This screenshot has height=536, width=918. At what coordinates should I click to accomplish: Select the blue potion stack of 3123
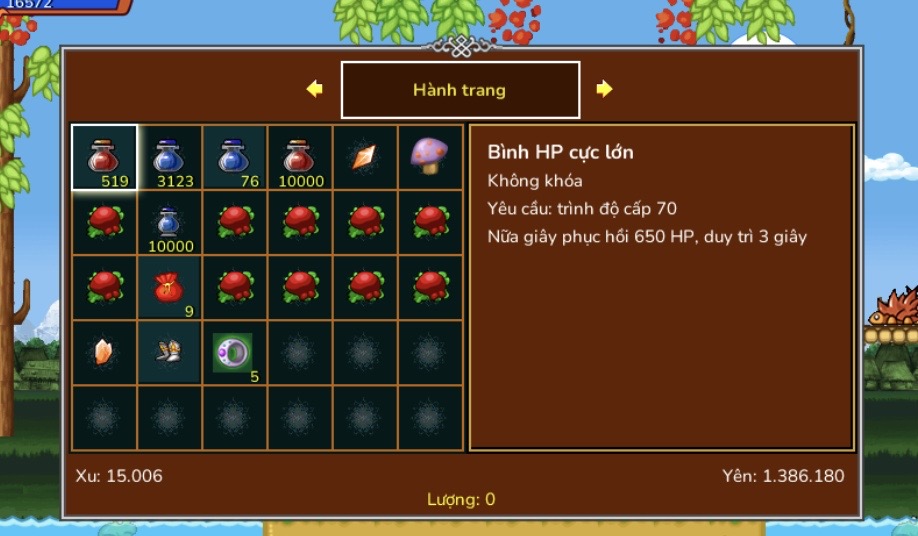click(169, 157)
